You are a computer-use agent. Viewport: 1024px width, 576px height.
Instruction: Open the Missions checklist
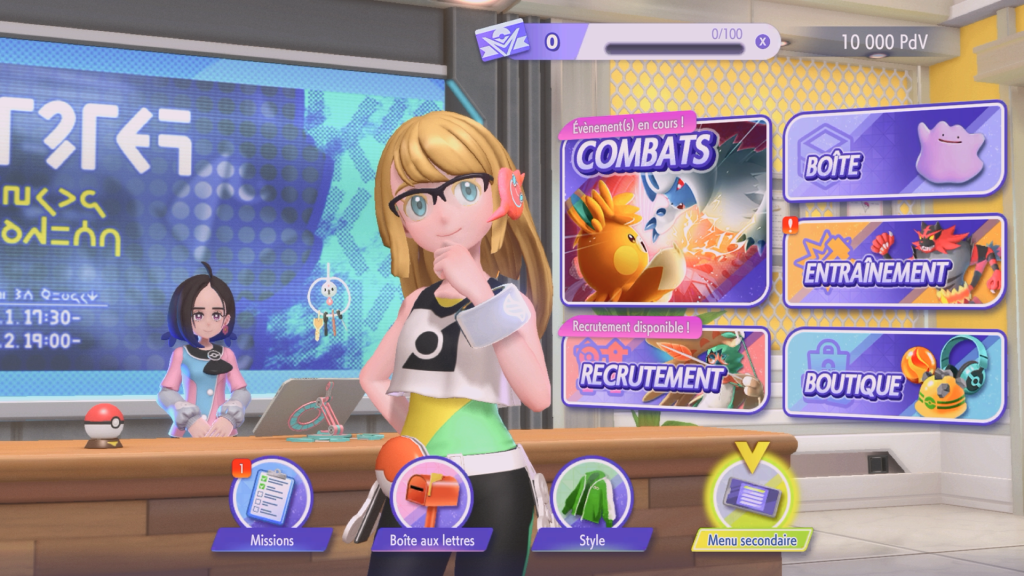click(272, 499)
